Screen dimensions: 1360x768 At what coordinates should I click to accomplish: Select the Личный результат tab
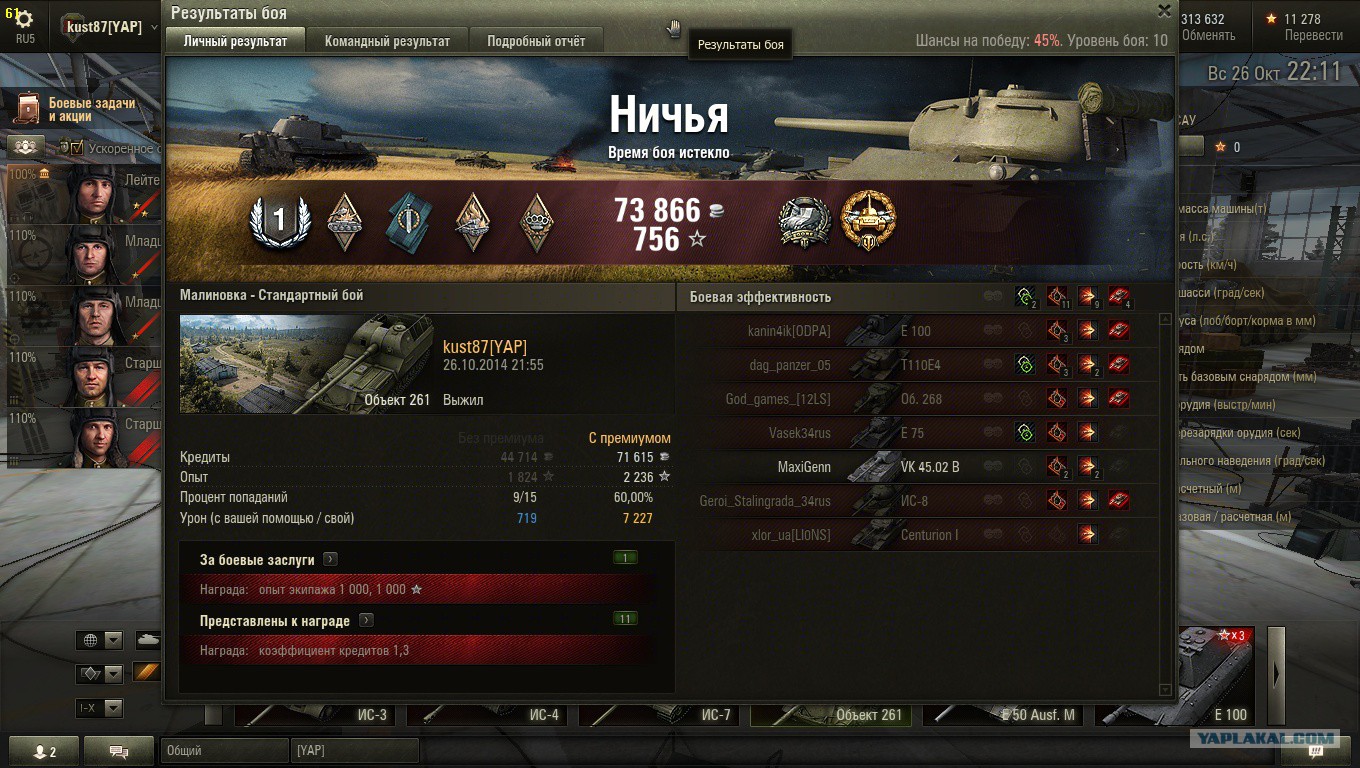[235, 41]
